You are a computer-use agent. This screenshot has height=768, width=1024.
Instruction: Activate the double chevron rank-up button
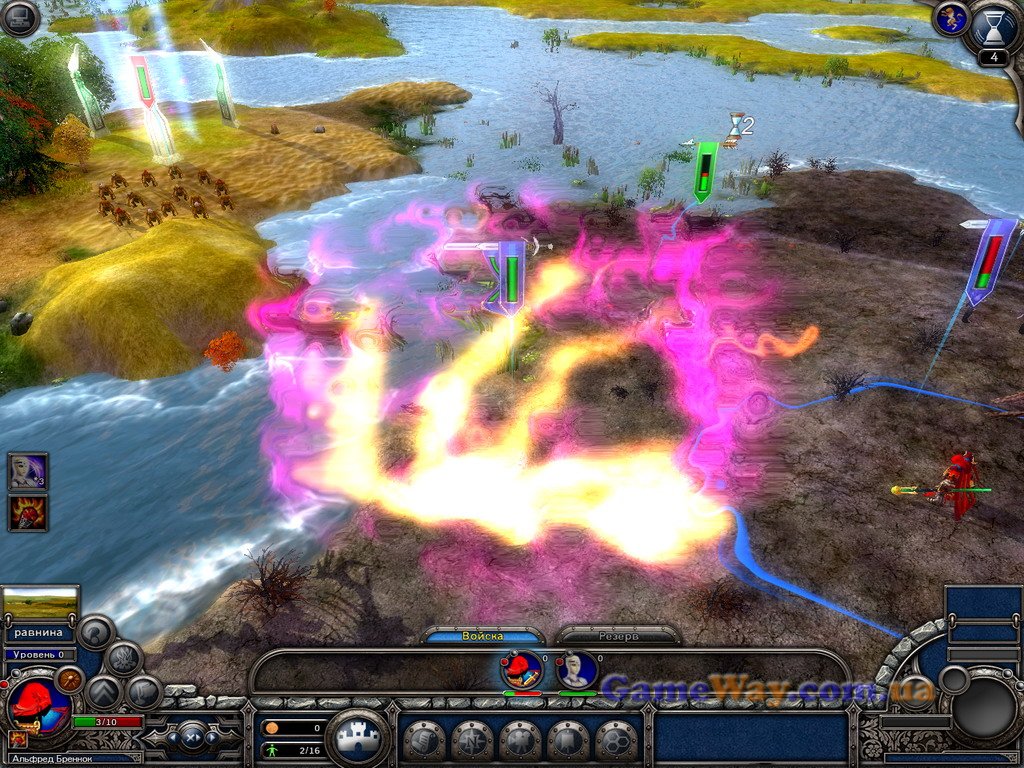pos(104,691)
